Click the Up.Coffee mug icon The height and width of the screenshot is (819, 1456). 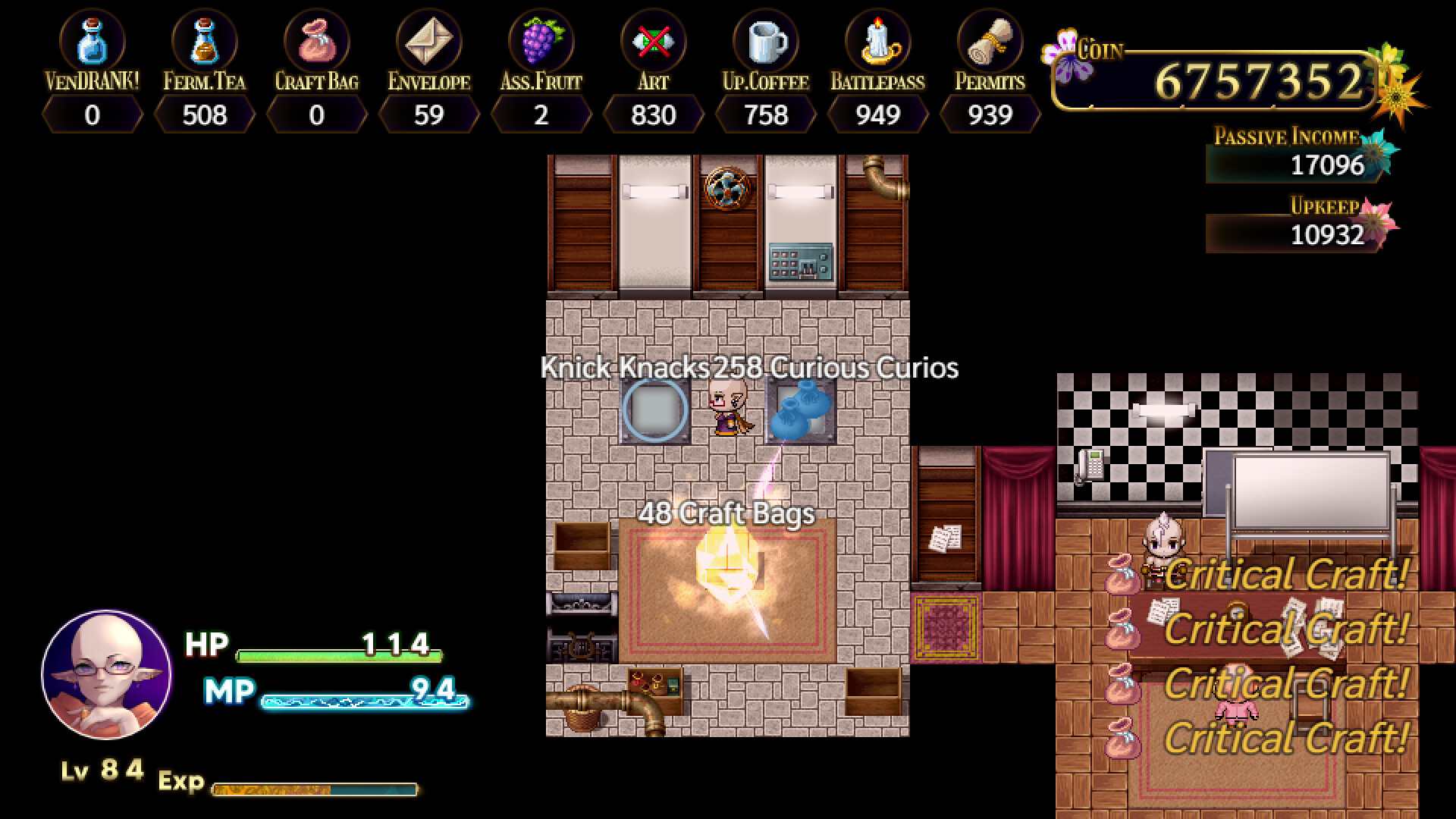(766, 43)
